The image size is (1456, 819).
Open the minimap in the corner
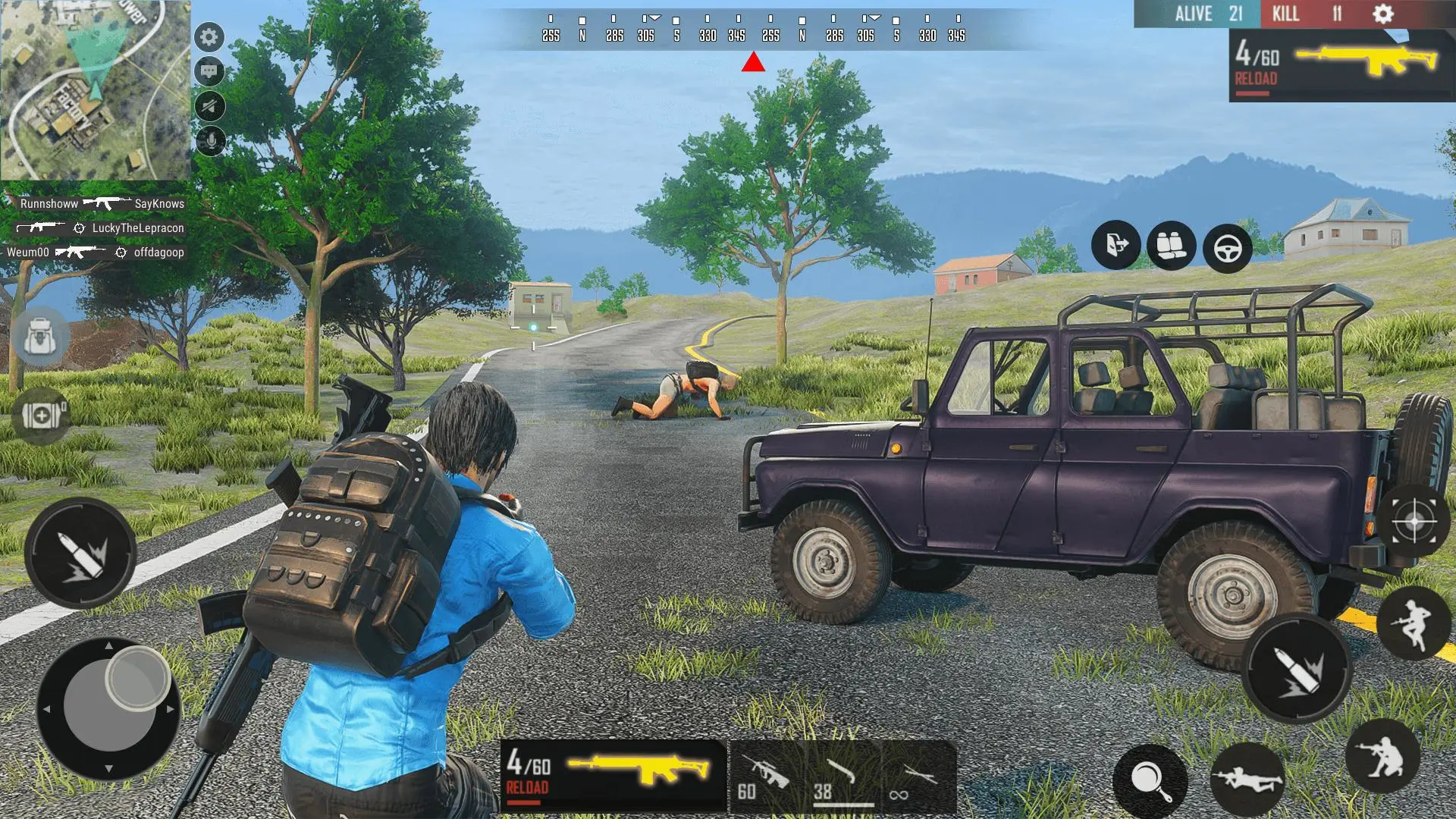point(95,89)
